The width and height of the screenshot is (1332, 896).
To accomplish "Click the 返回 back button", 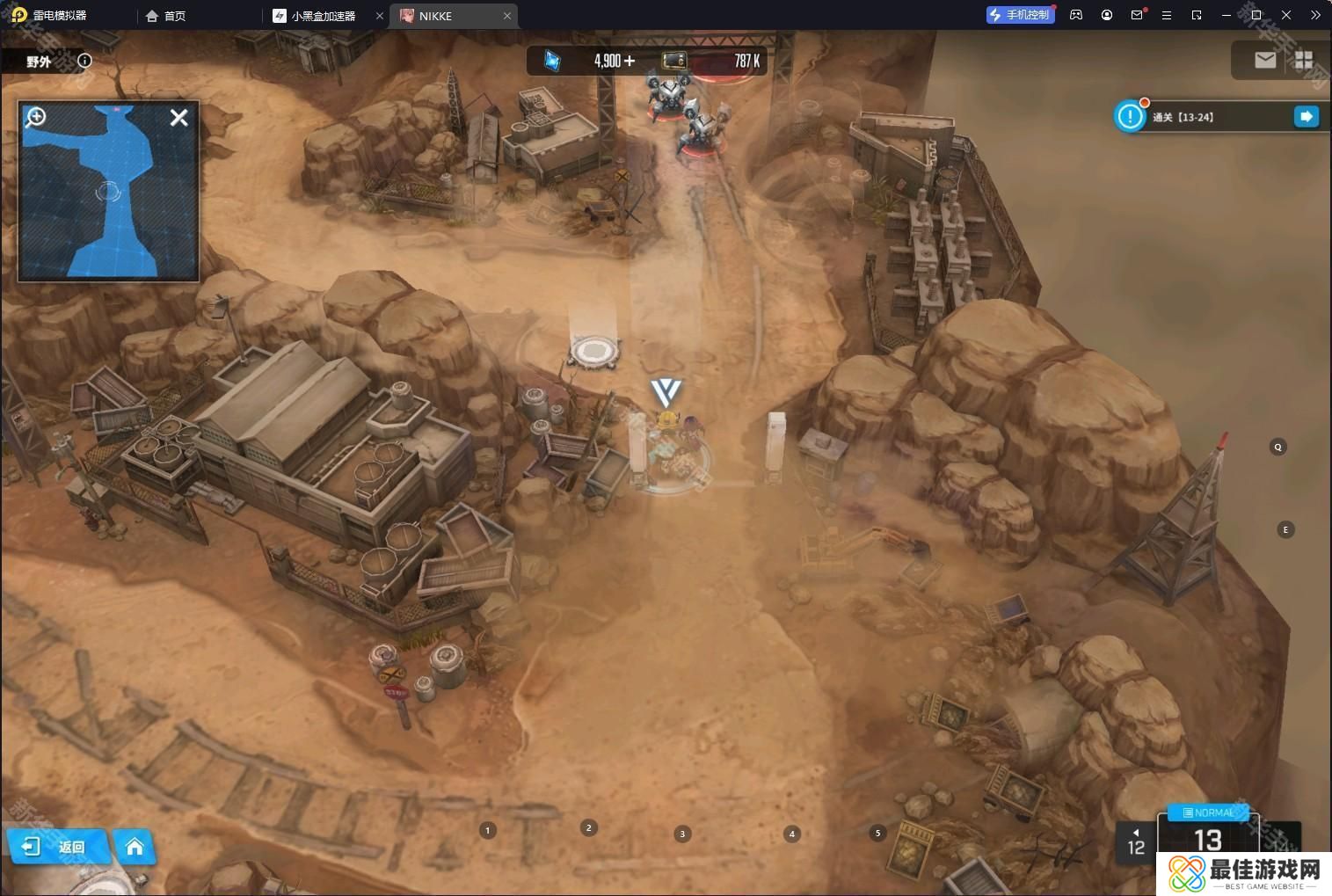I will point(58,847).
